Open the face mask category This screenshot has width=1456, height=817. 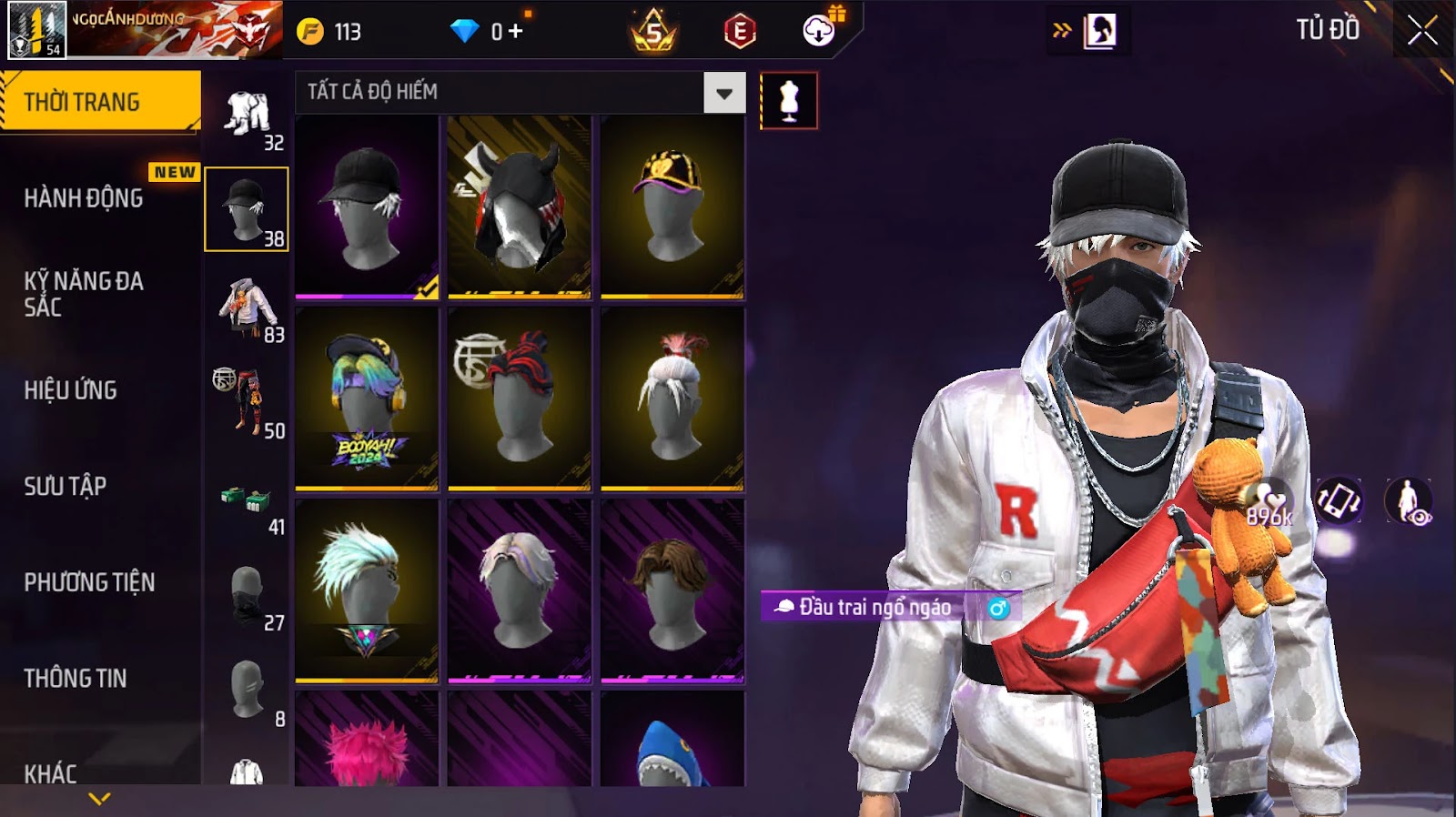tap(248, 595)
